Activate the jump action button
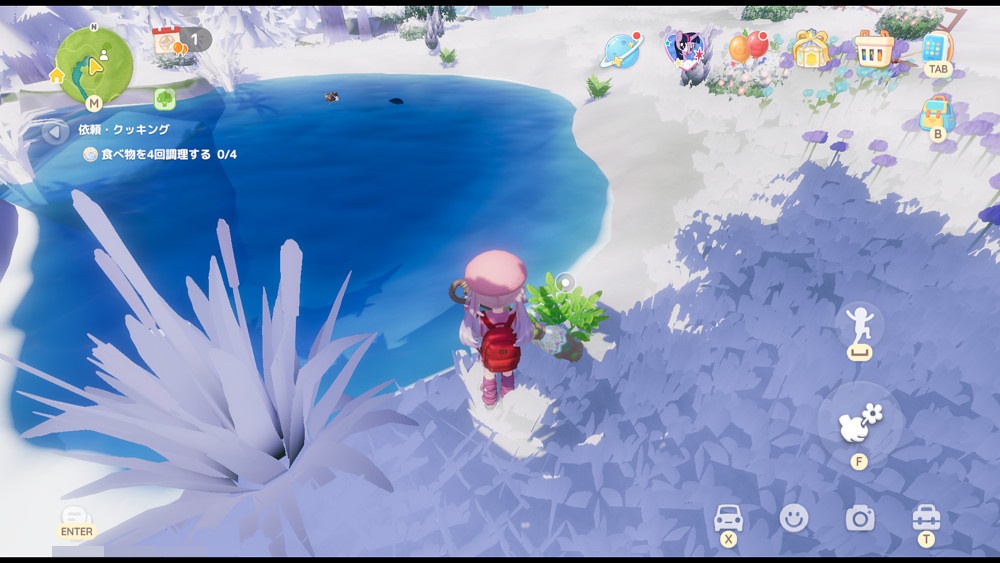 (x=859, y=328)
